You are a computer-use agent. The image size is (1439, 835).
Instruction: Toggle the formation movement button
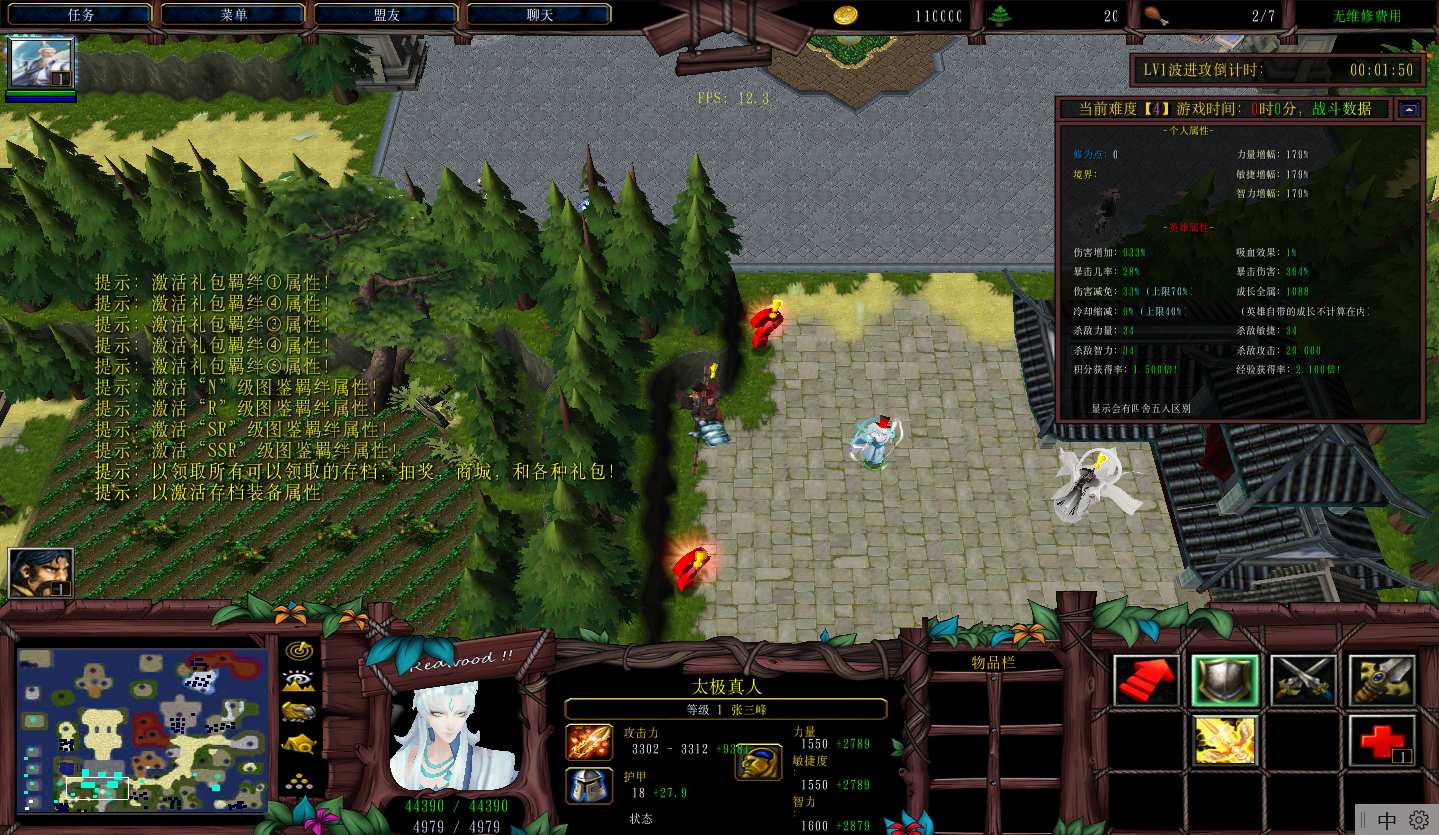298,779
